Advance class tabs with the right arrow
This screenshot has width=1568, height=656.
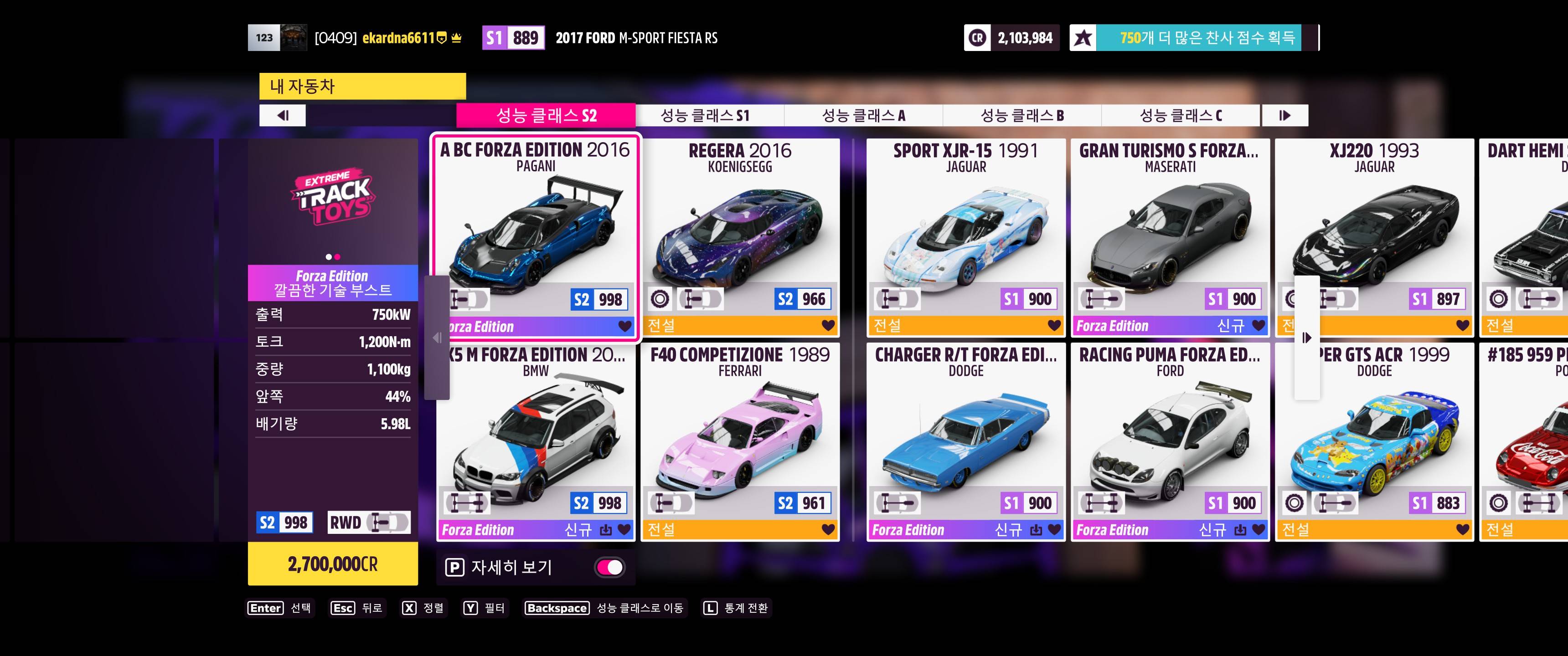click(x=1284, y=116)
